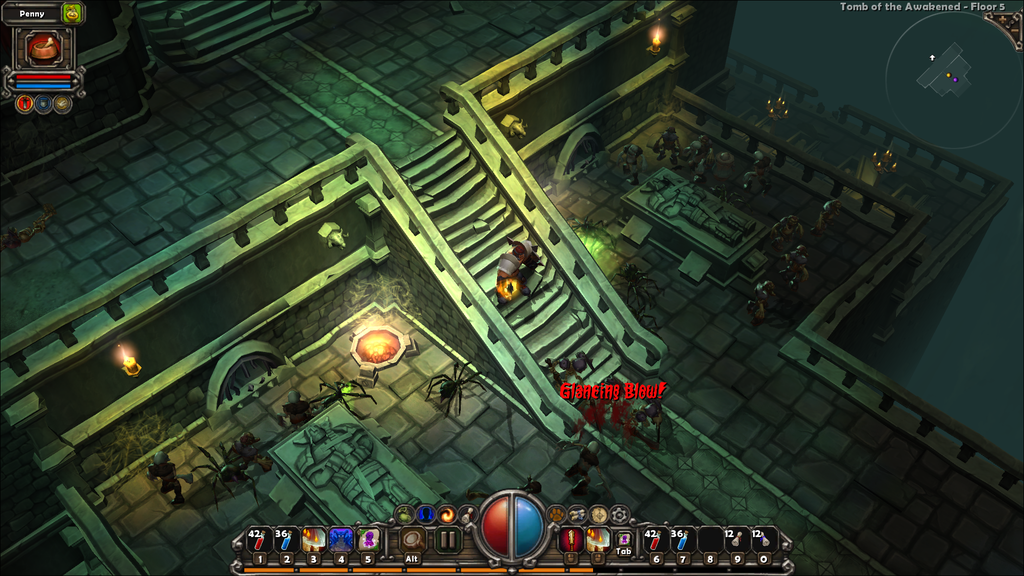Use the red health potion in slot 1
The image size is (1024, 576).
click(x=259, y=540)
